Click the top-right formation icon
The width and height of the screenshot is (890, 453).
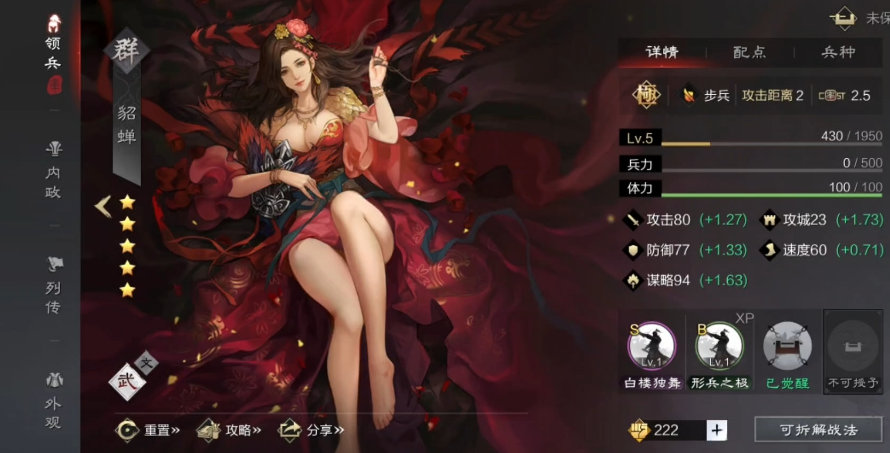846,17
